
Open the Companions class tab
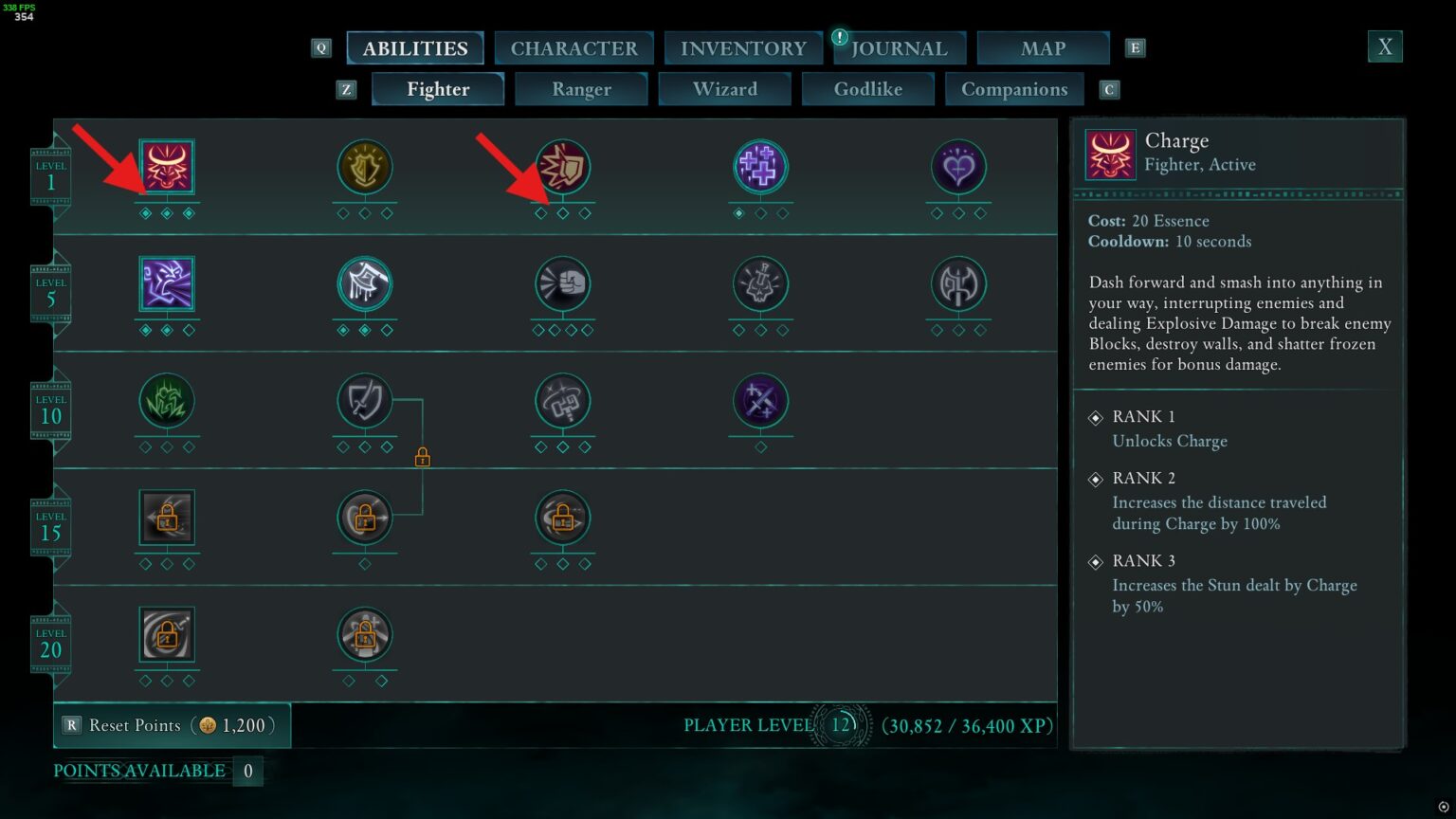(1014, 88)
